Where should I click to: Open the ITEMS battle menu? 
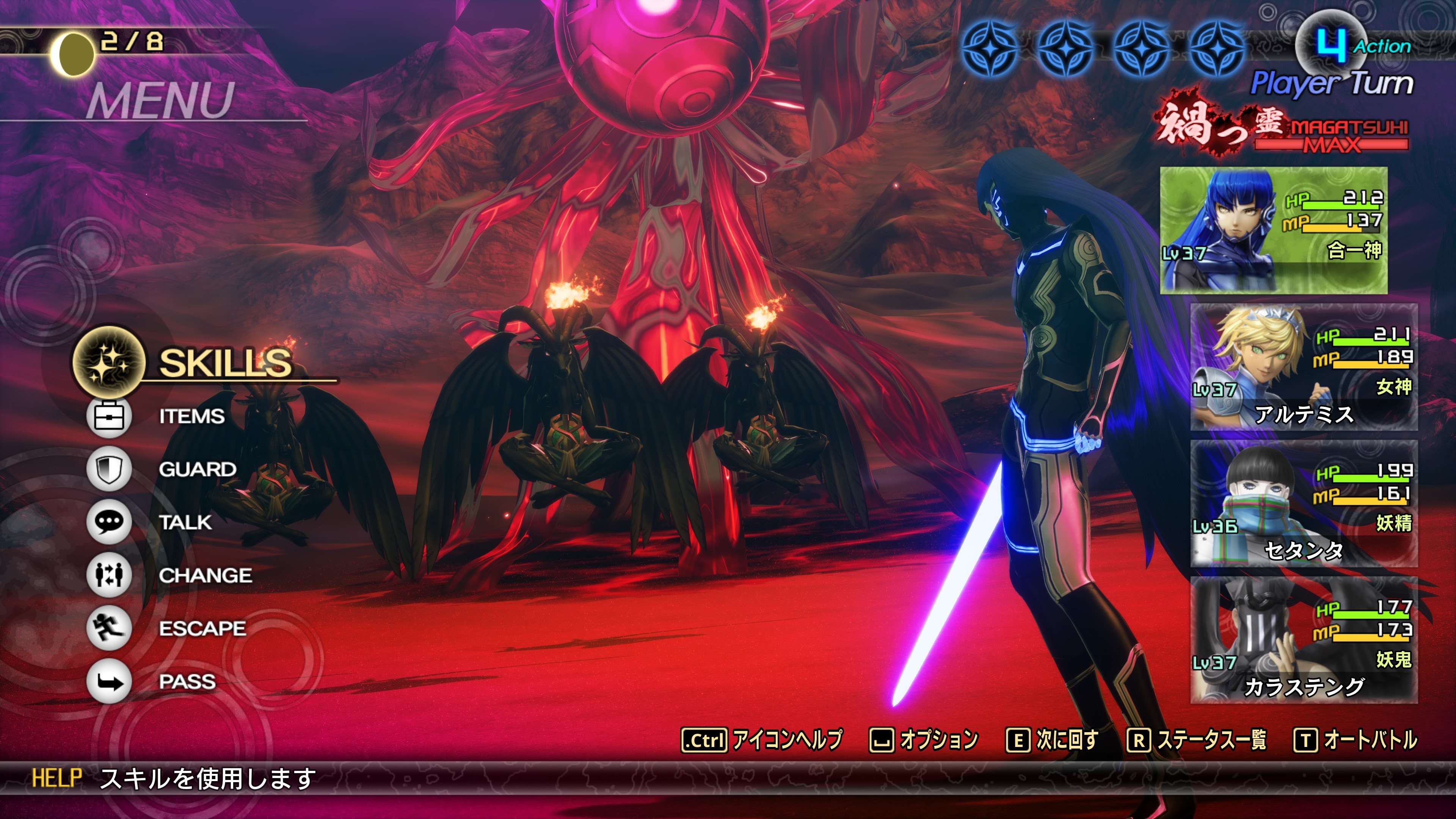coord(191,417)
